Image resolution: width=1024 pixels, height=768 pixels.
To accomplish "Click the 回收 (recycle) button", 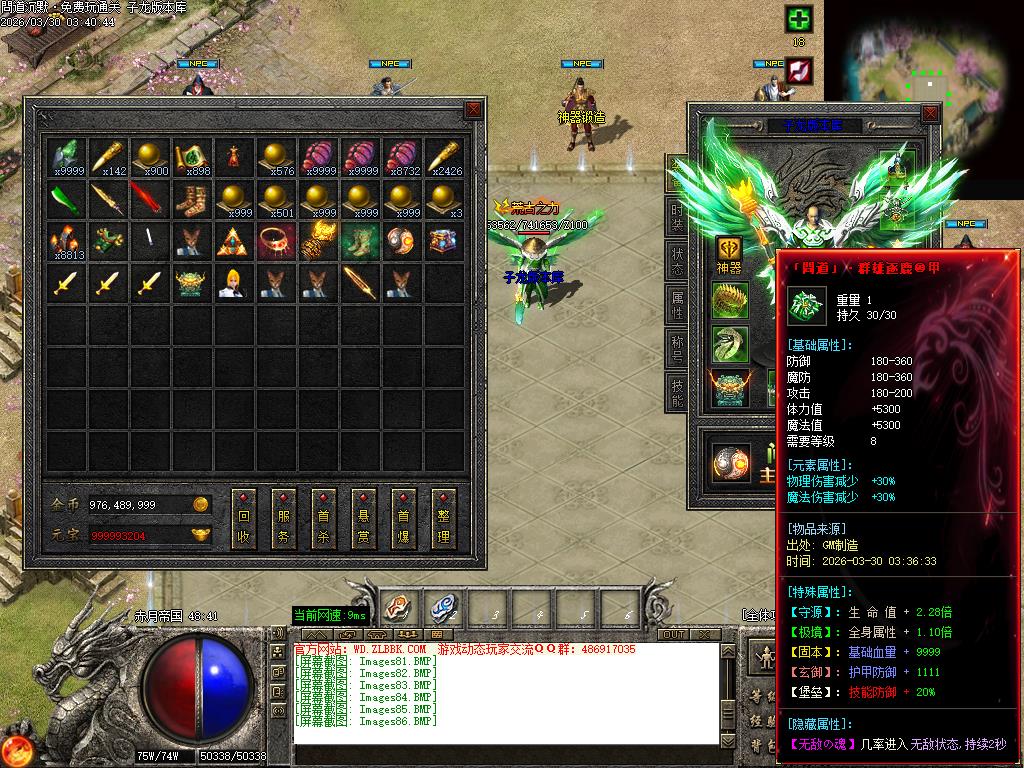I will 243,518.
